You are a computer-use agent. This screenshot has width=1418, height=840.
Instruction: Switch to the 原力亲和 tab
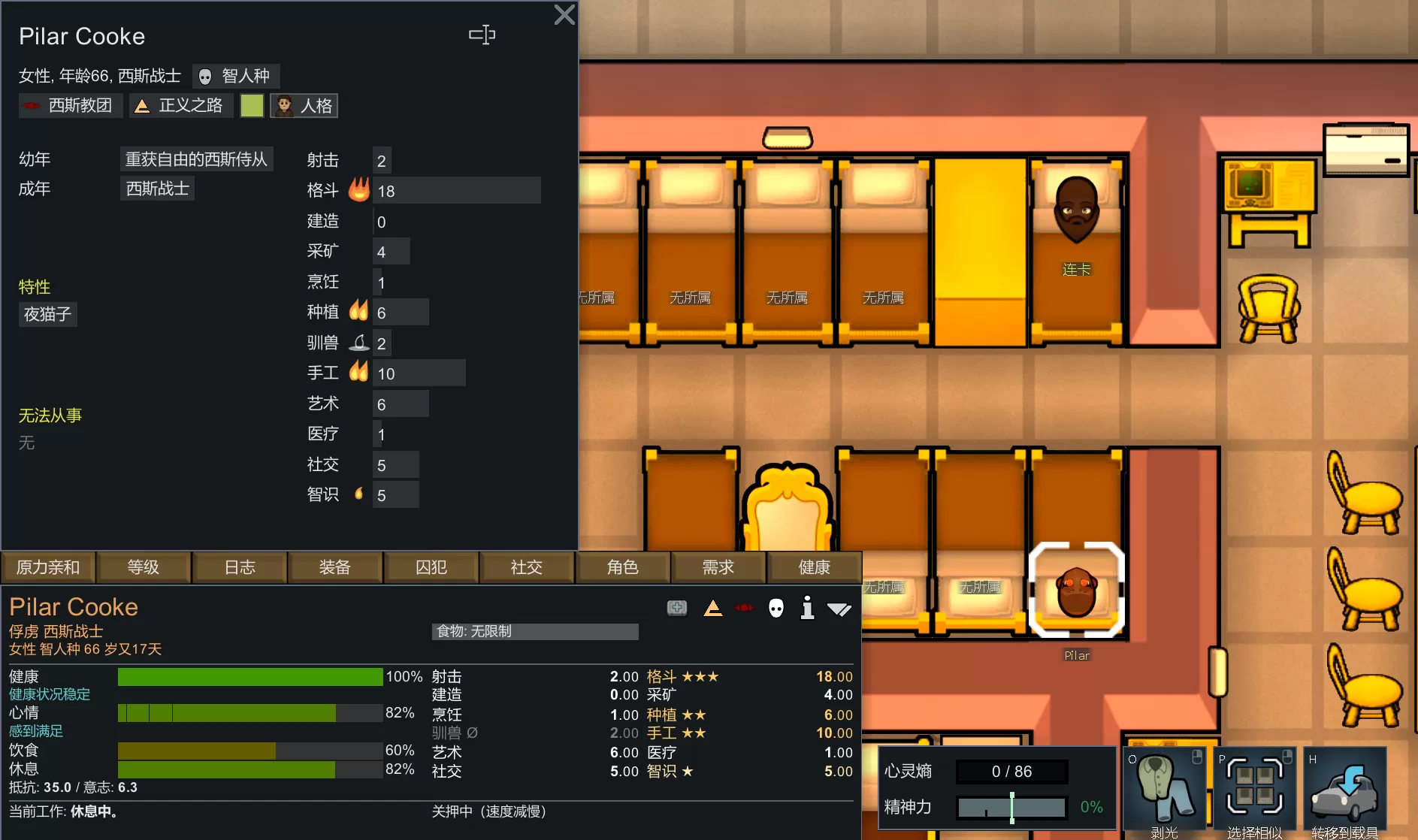click(x=48, y=567)
